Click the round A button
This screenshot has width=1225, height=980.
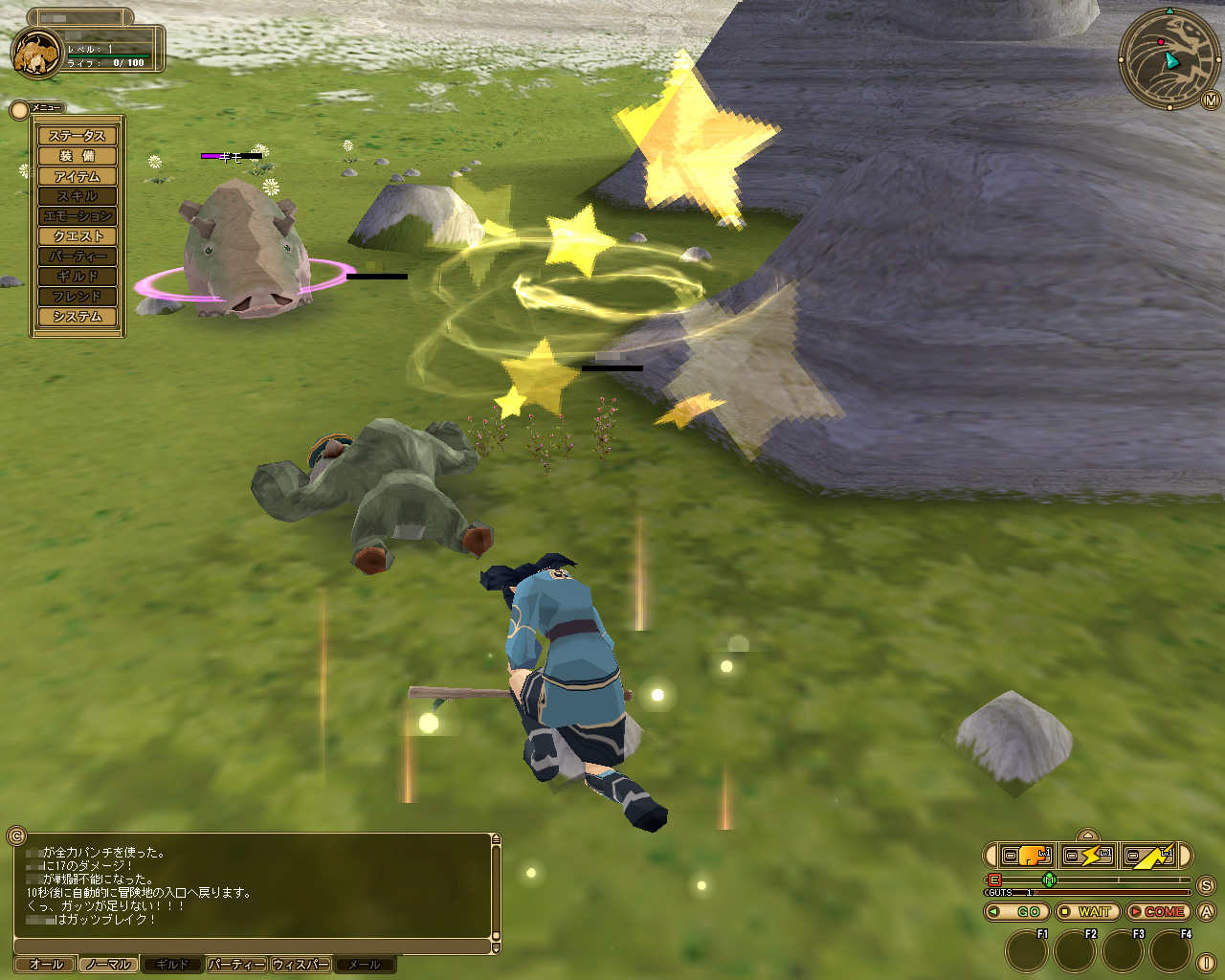pyautogui.click(x=1206, y=912)
